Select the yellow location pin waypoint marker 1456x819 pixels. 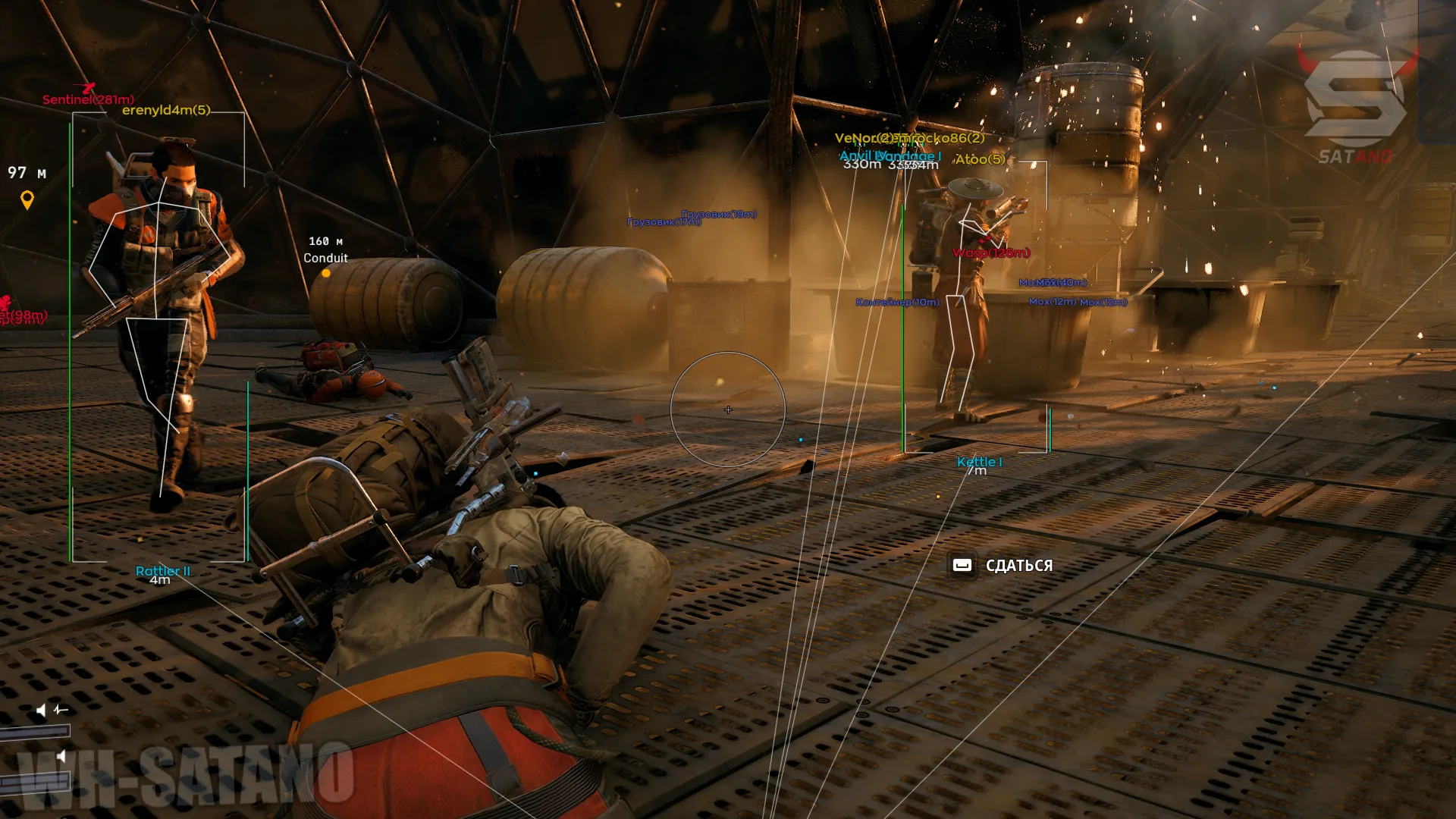pyautogui.click(x=27, y=200)
